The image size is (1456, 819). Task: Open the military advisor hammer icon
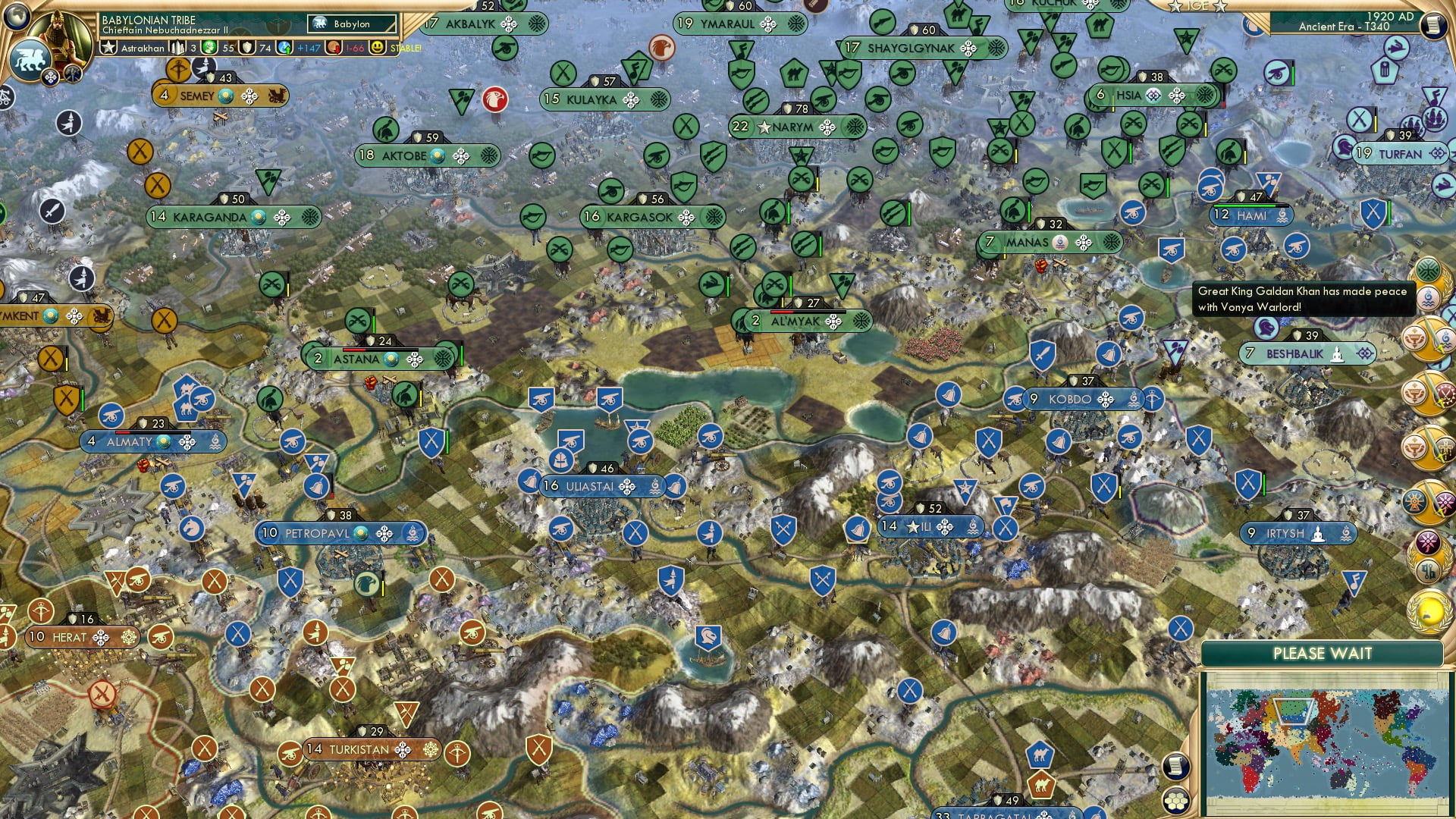(72, 72)
